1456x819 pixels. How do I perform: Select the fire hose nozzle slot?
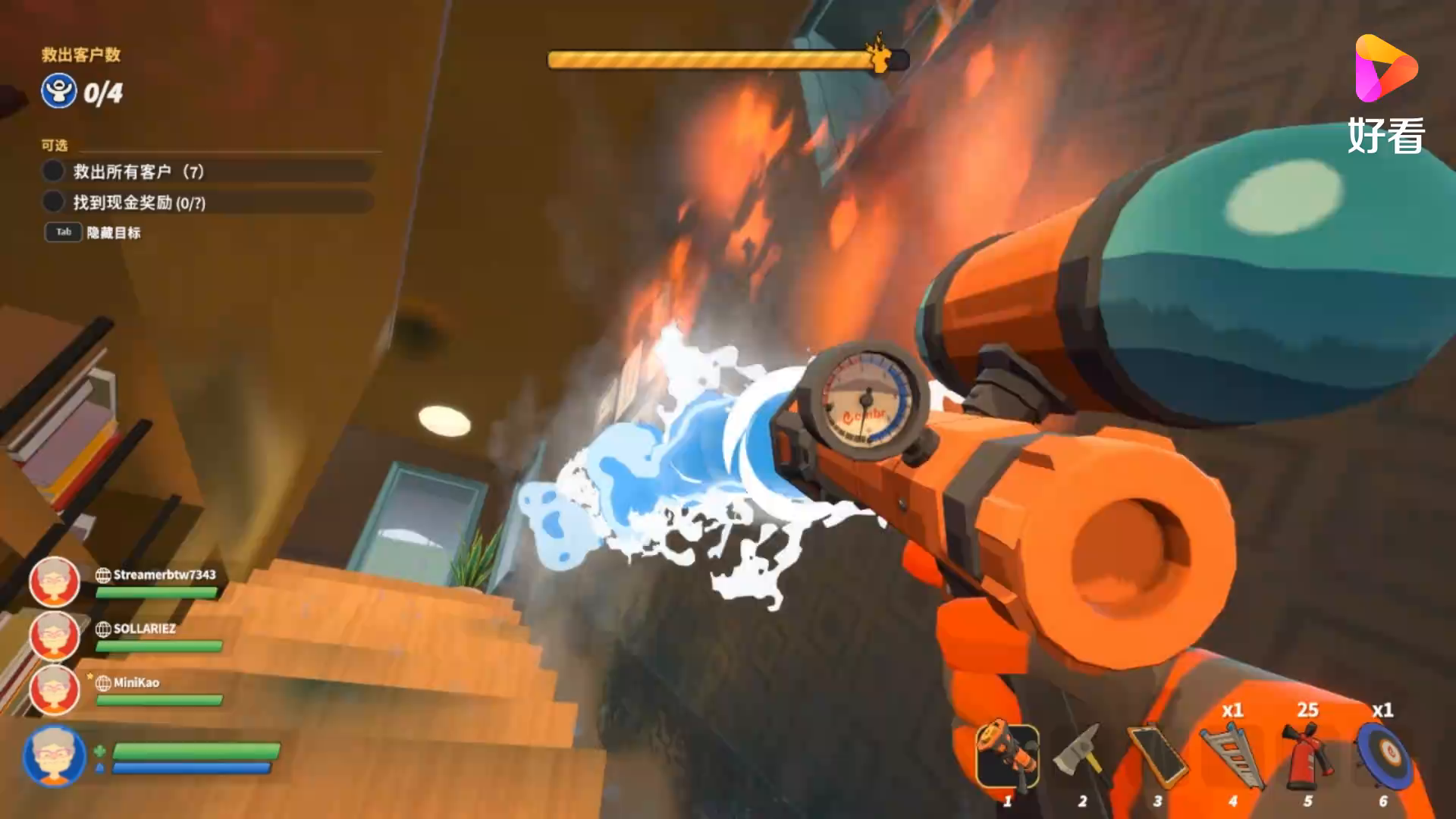pos(1008,757)
